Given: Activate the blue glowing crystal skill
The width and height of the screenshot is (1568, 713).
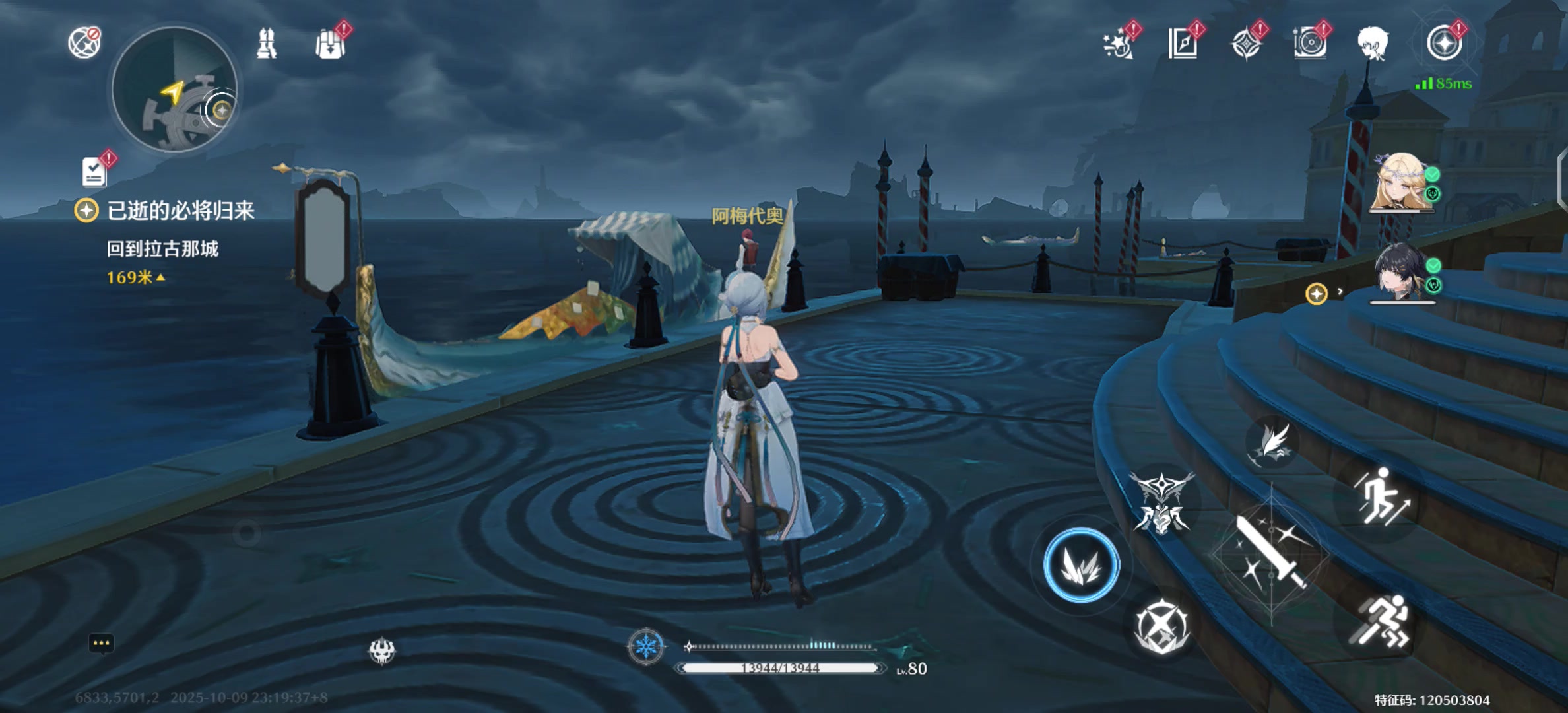Looking at the screenshot, I should click(x=1081, y=565).
